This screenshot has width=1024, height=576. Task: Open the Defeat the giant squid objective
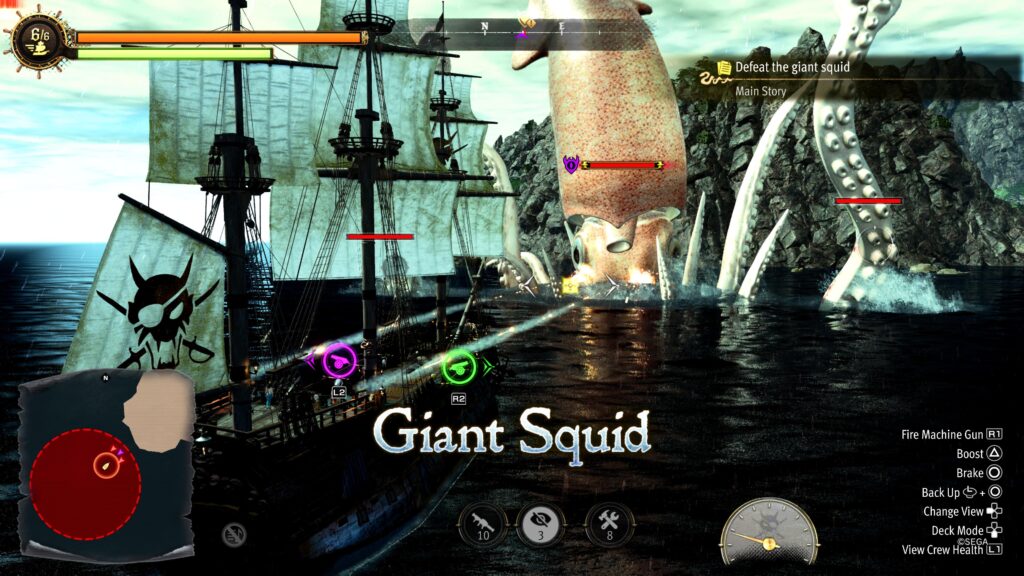pos(792,68)
